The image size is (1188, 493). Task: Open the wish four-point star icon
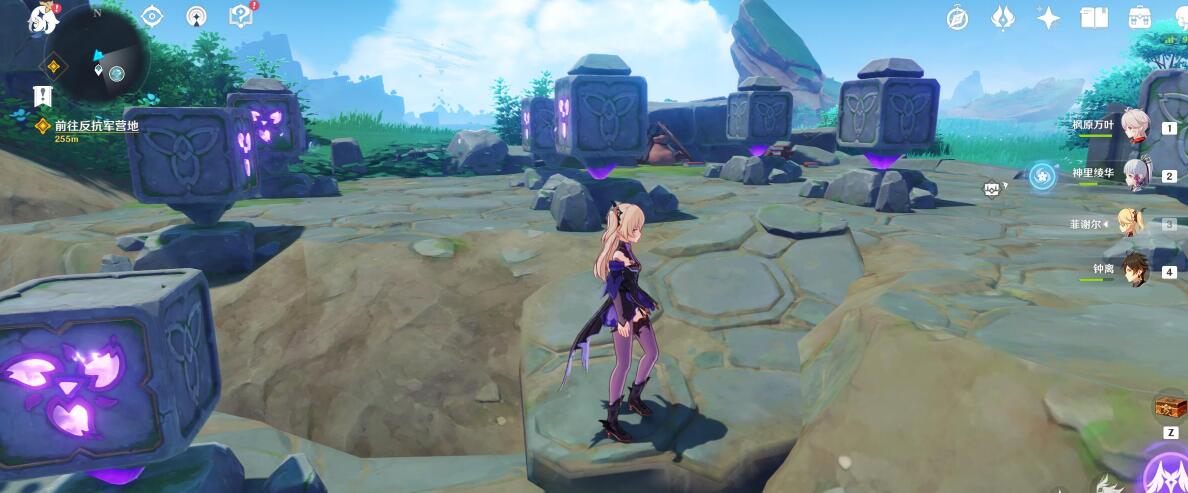point(1049,18)
